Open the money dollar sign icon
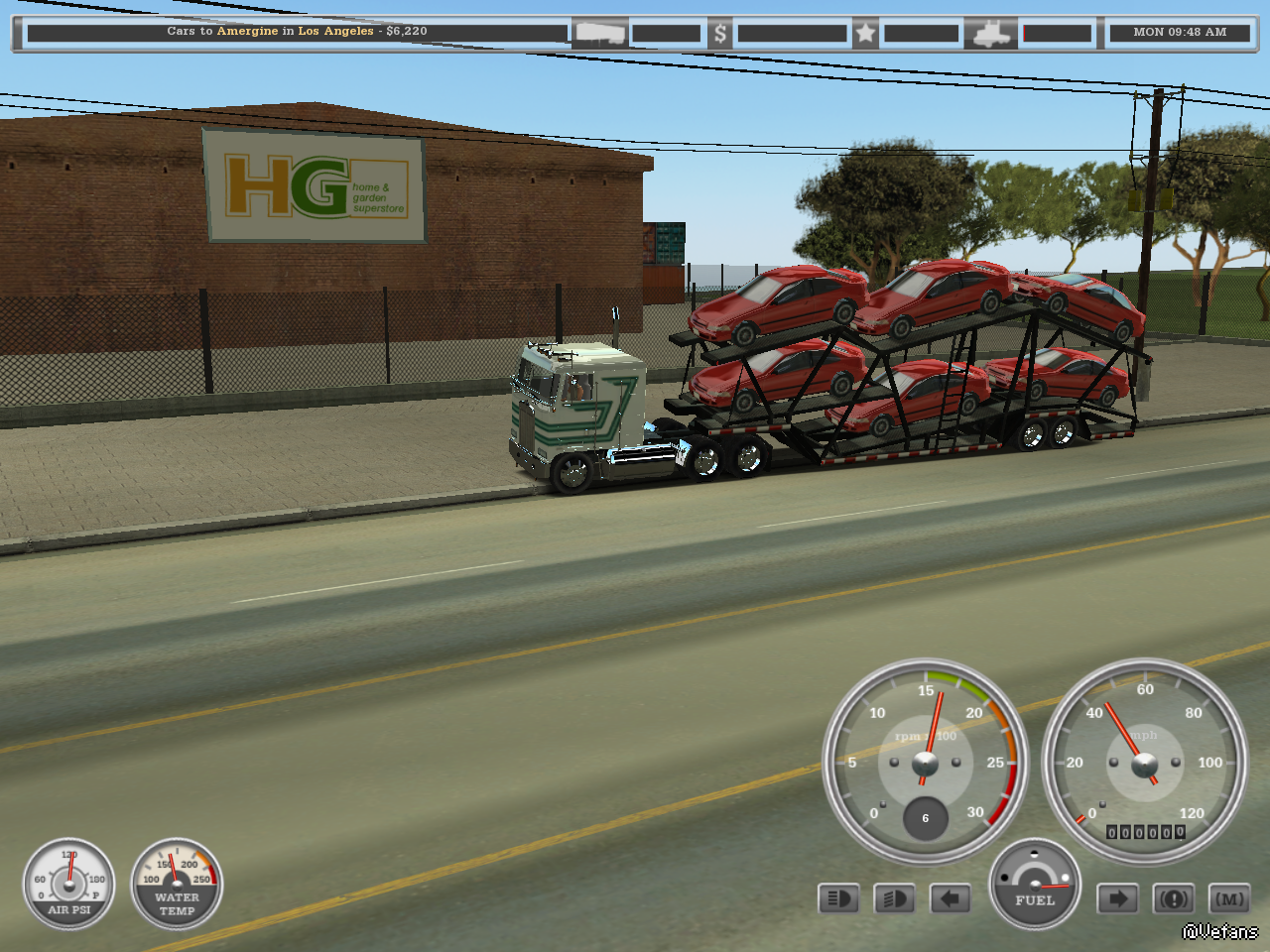 coord(720,34)
